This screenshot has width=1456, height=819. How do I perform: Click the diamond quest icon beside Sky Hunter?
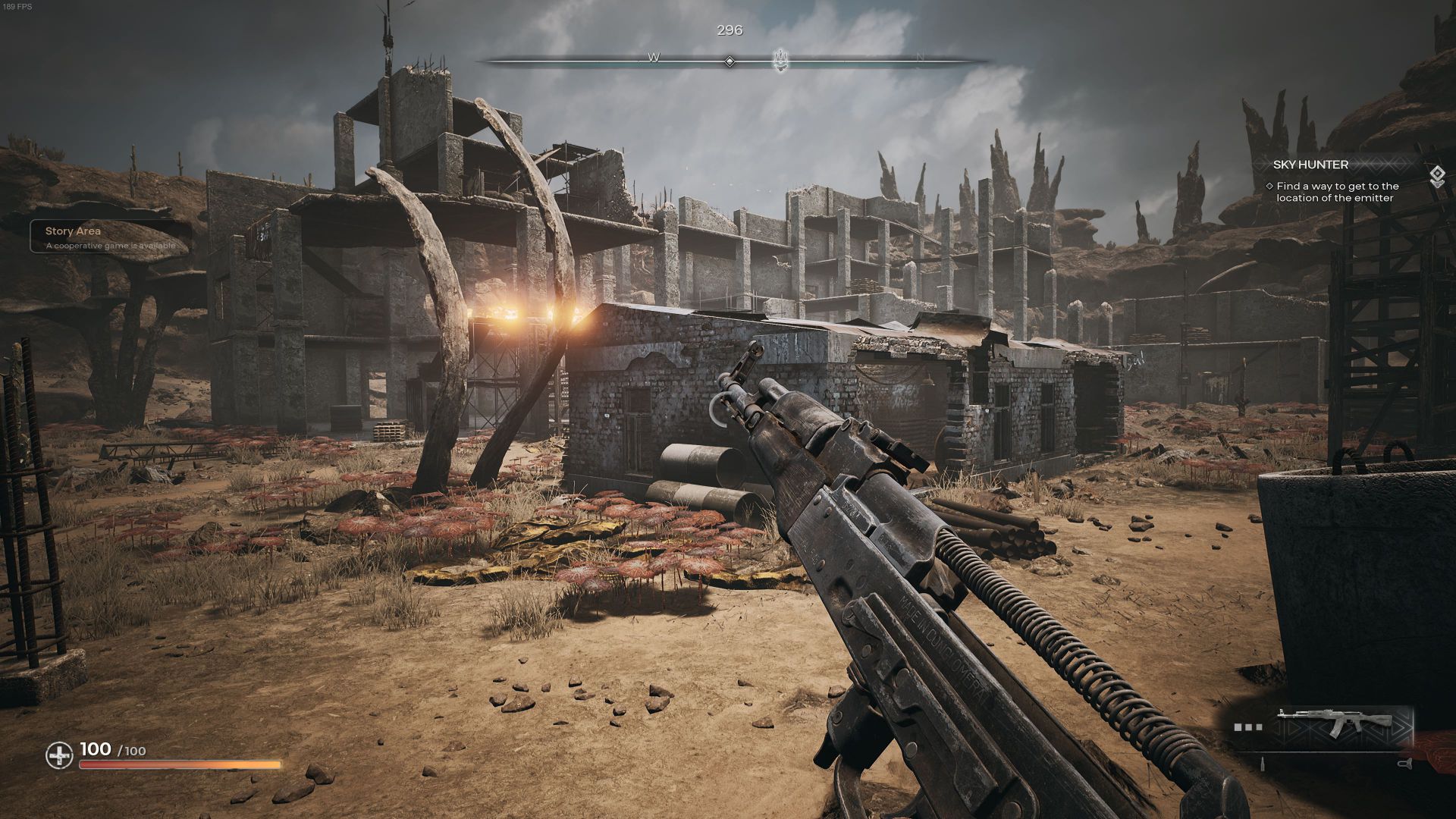[x=1436, y=177]
